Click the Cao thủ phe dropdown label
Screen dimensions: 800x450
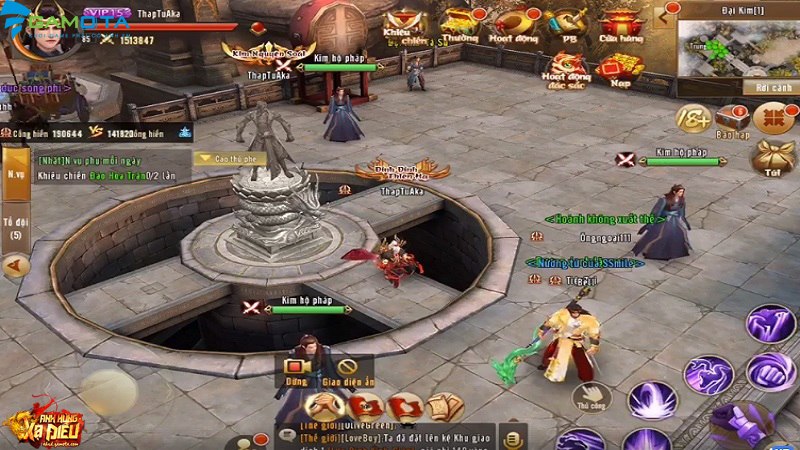pos(229,157)
